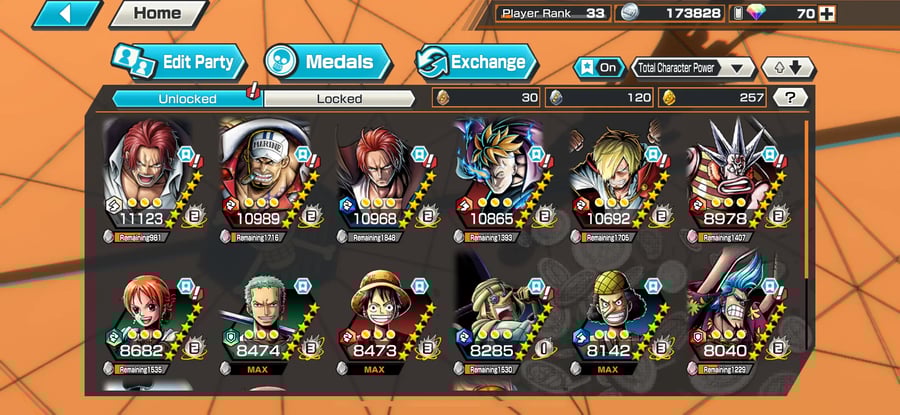Open the Edit Party screen
900x415 pixels.
[178, 62]
